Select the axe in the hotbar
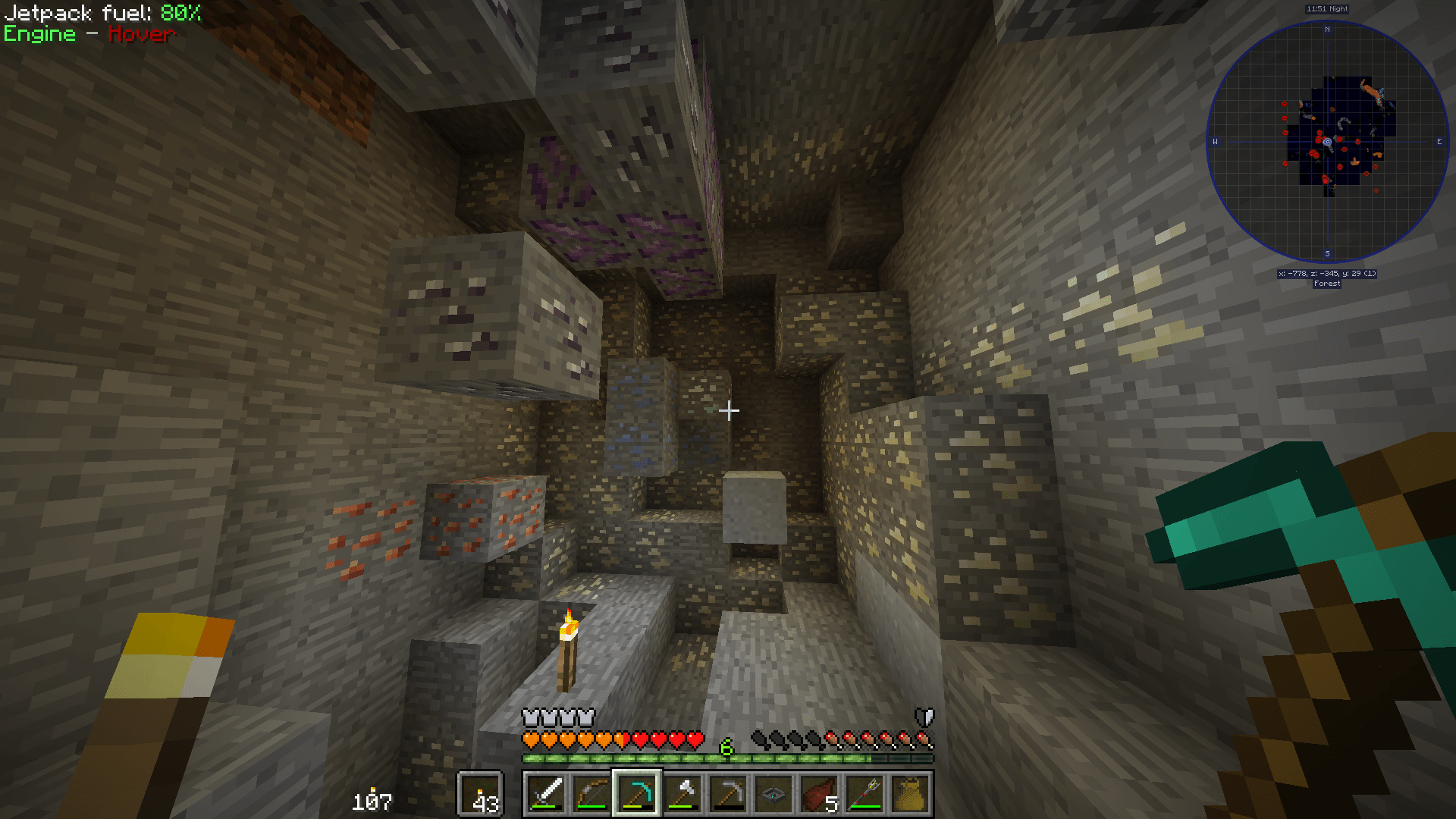The image size is (1456, 819). [x=682, y=795]
